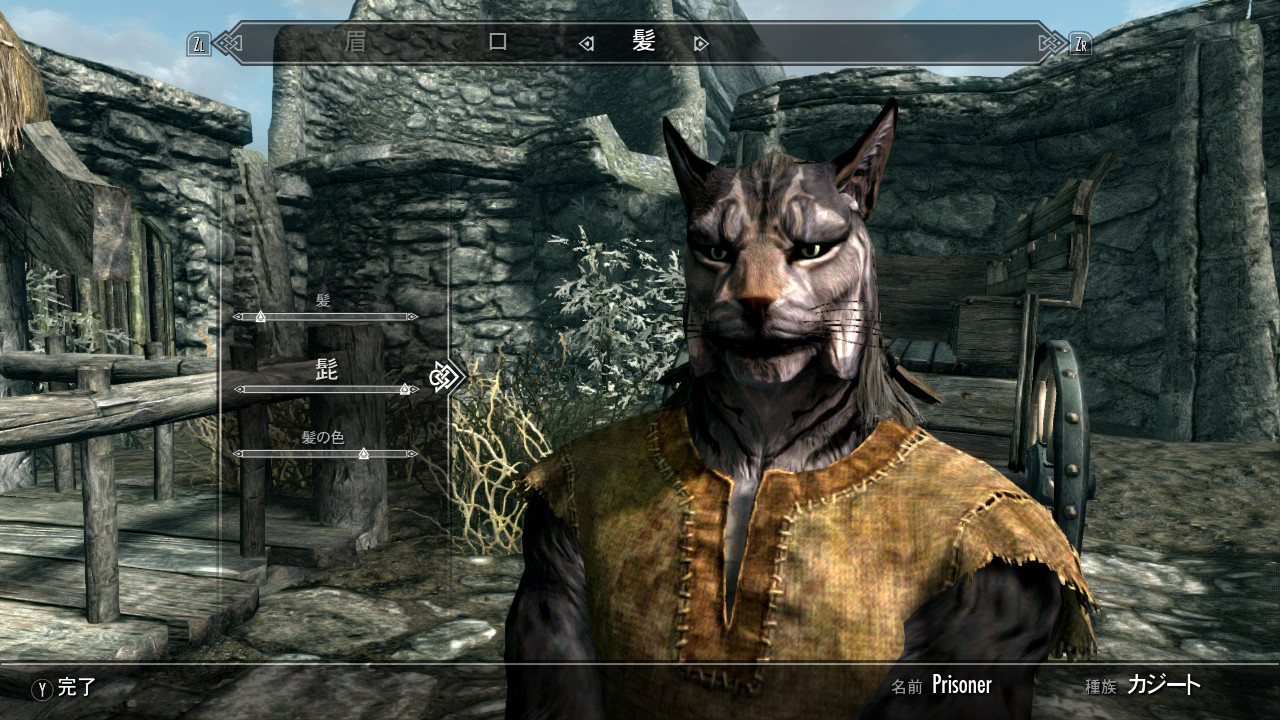Click the 髭 facial hair slider track
The image size is (1280, 720).
(x=325, y=389)
